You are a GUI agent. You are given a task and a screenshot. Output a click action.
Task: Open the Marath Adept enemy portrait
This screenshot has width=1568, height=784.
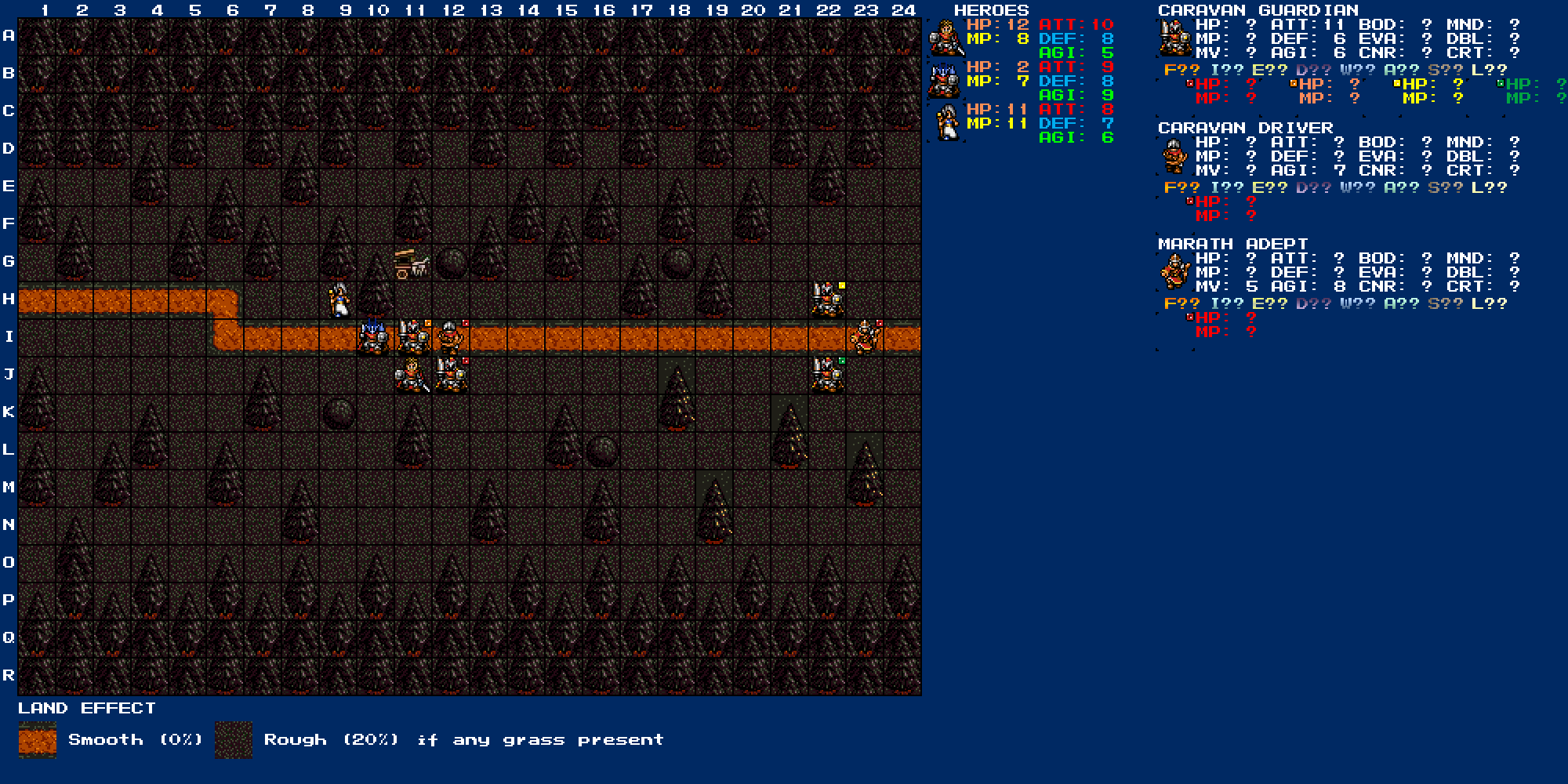coord(1174,272)
